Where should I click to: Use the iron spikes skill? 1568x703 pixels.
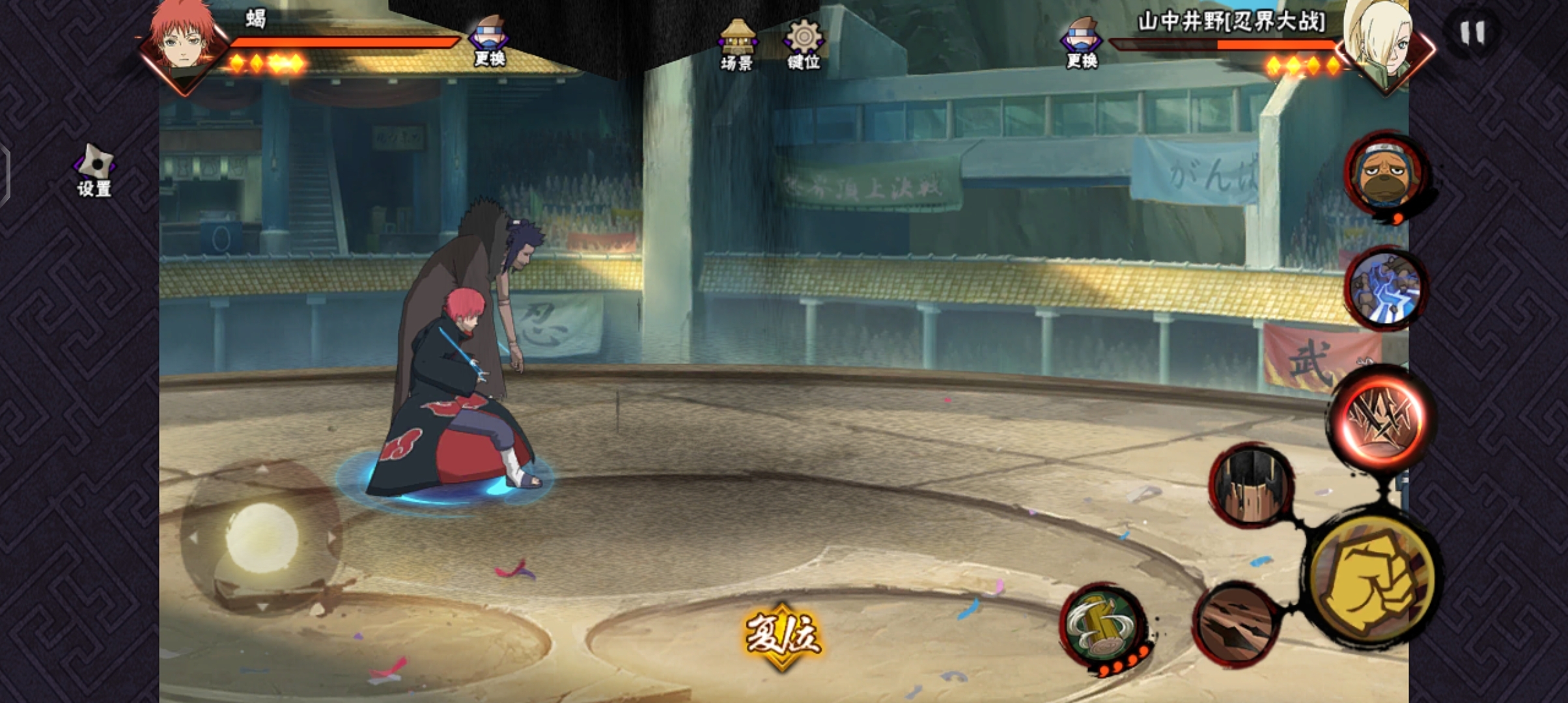pos(1251,486)
